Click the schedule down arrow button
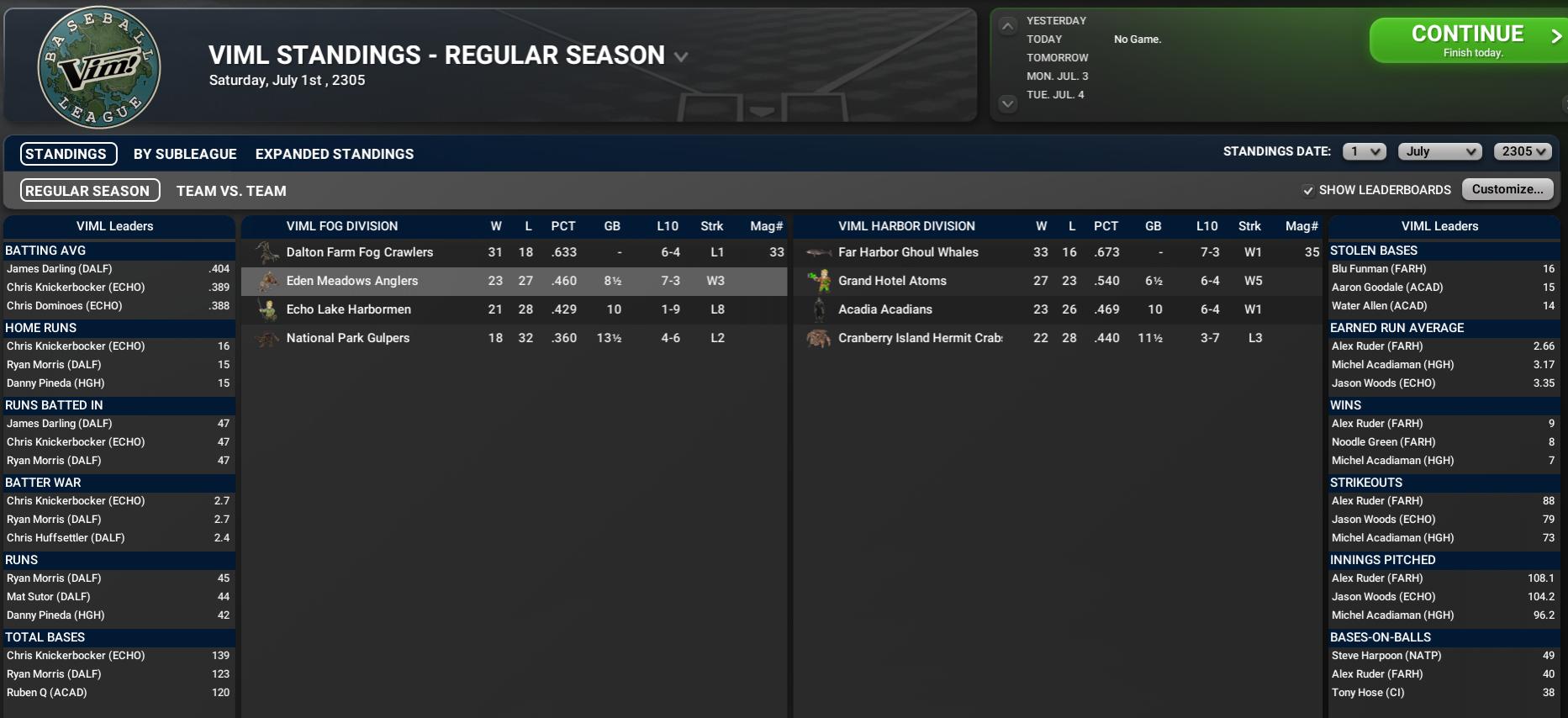The image size is (1568, 718). [x=1007, y=103]
